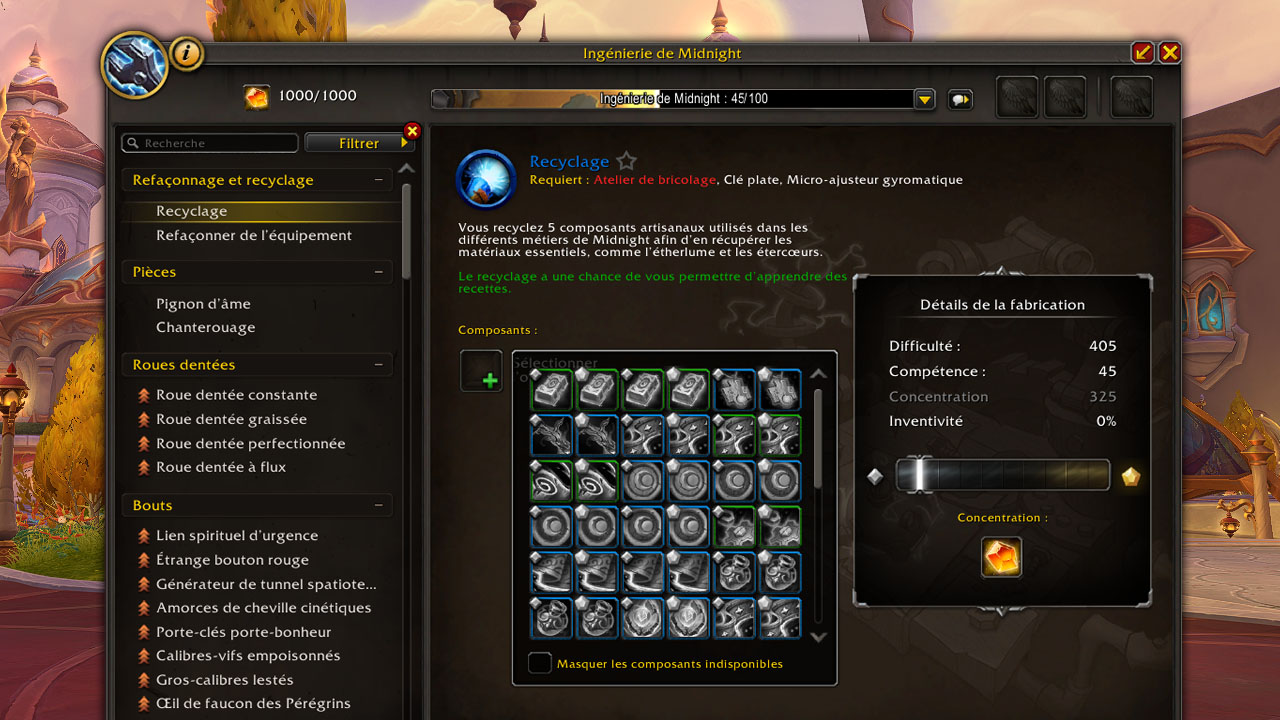Click the chat link button

click(959, 99)
